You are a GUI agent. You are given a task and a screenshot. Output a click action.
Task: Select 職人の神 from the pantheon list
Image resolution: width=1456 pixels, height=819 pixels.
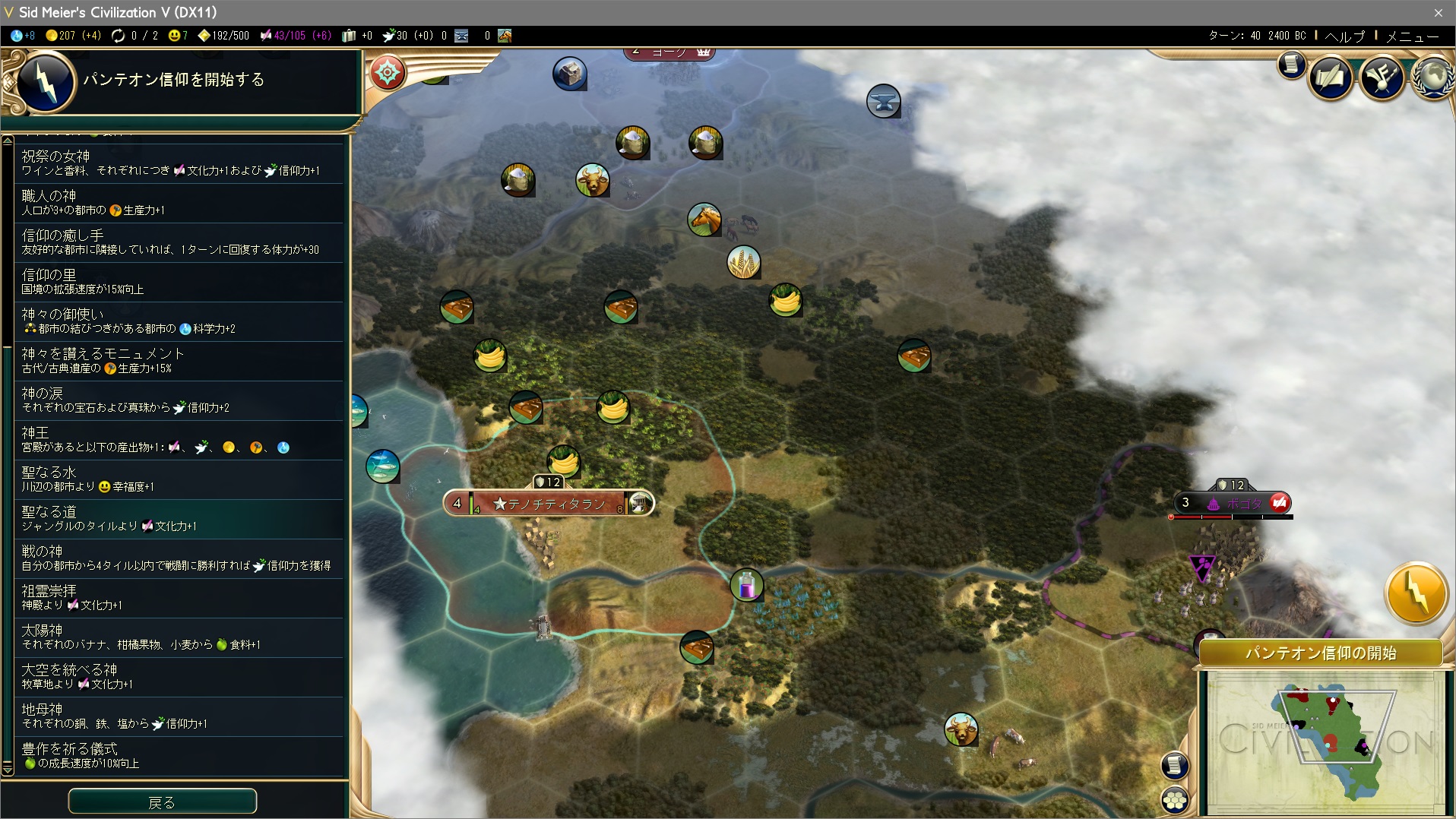click(x=181, y=203)
